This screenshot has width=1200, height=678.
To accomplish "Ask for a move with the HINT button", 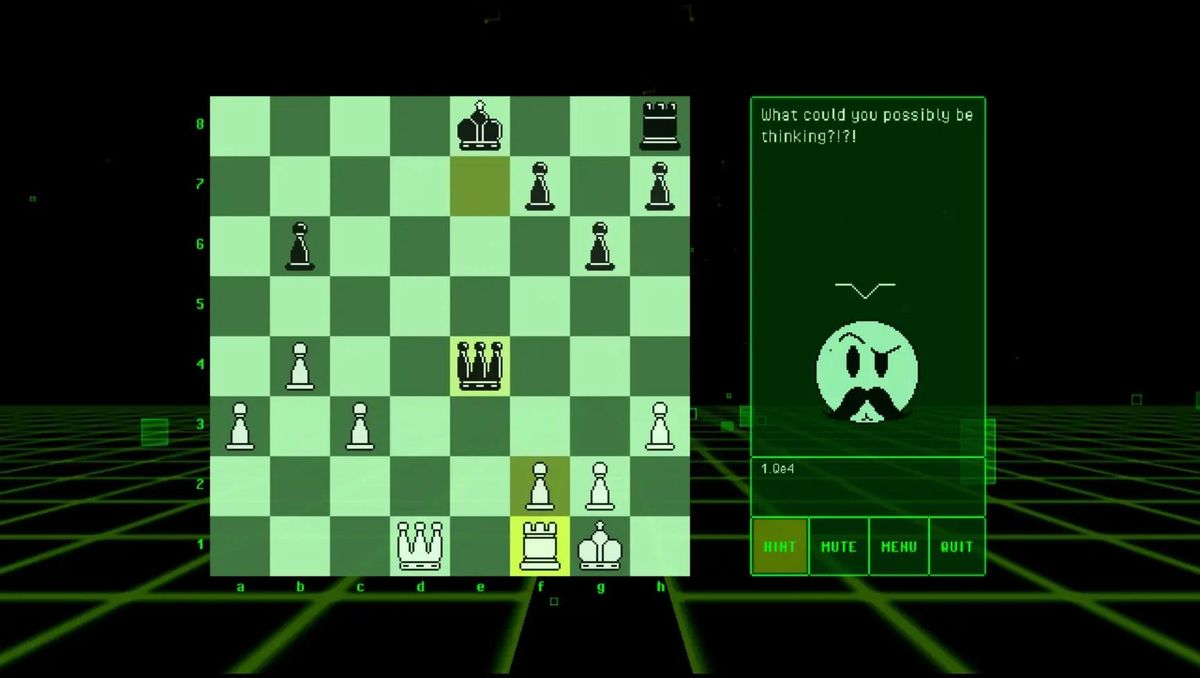I will pyautogui.click(x=780, y=547).
